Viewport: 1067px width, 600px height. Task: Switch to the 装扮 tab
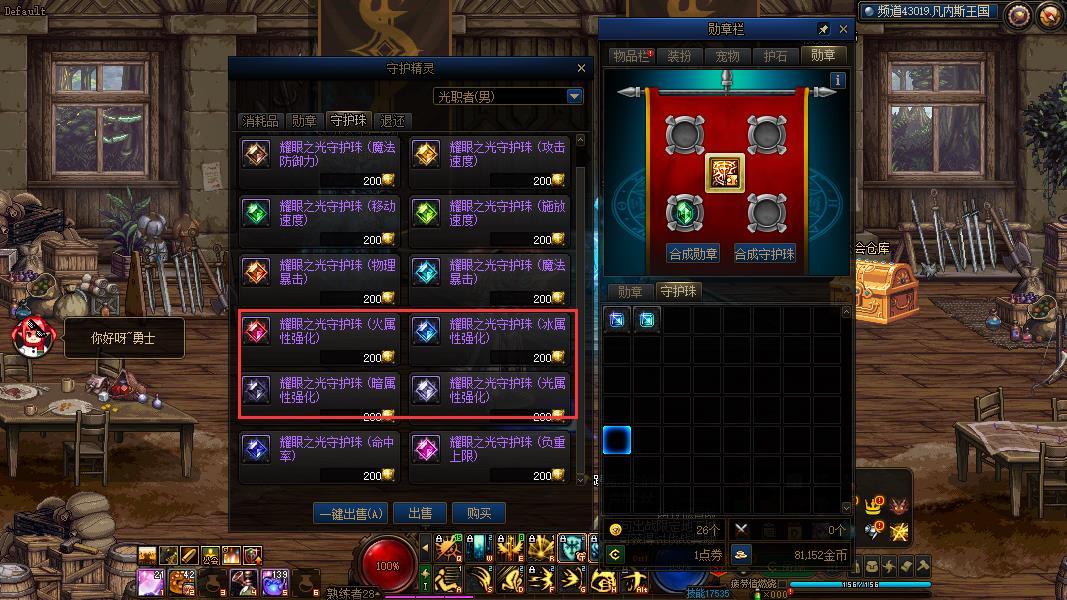pyautogui.click(x=679, y=56)
